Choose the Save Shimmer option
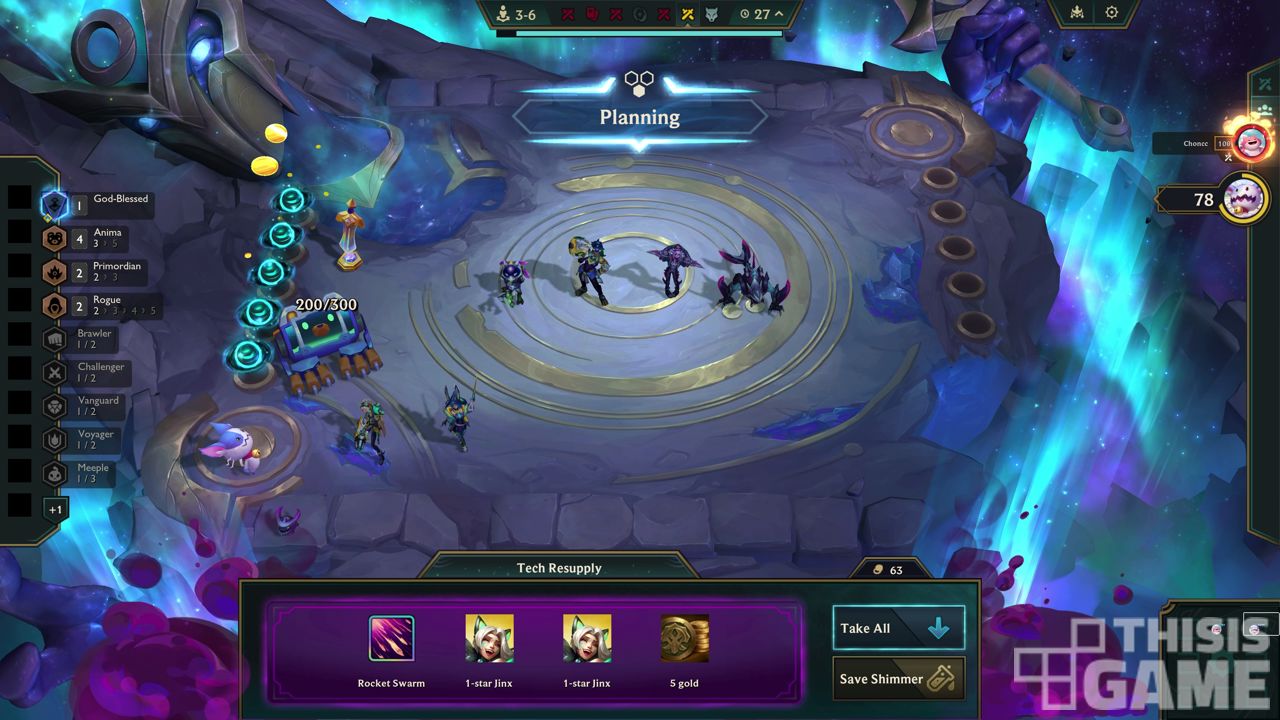Image resolution: width=1280 pixels, height=720 pixels. pos(898,679)
